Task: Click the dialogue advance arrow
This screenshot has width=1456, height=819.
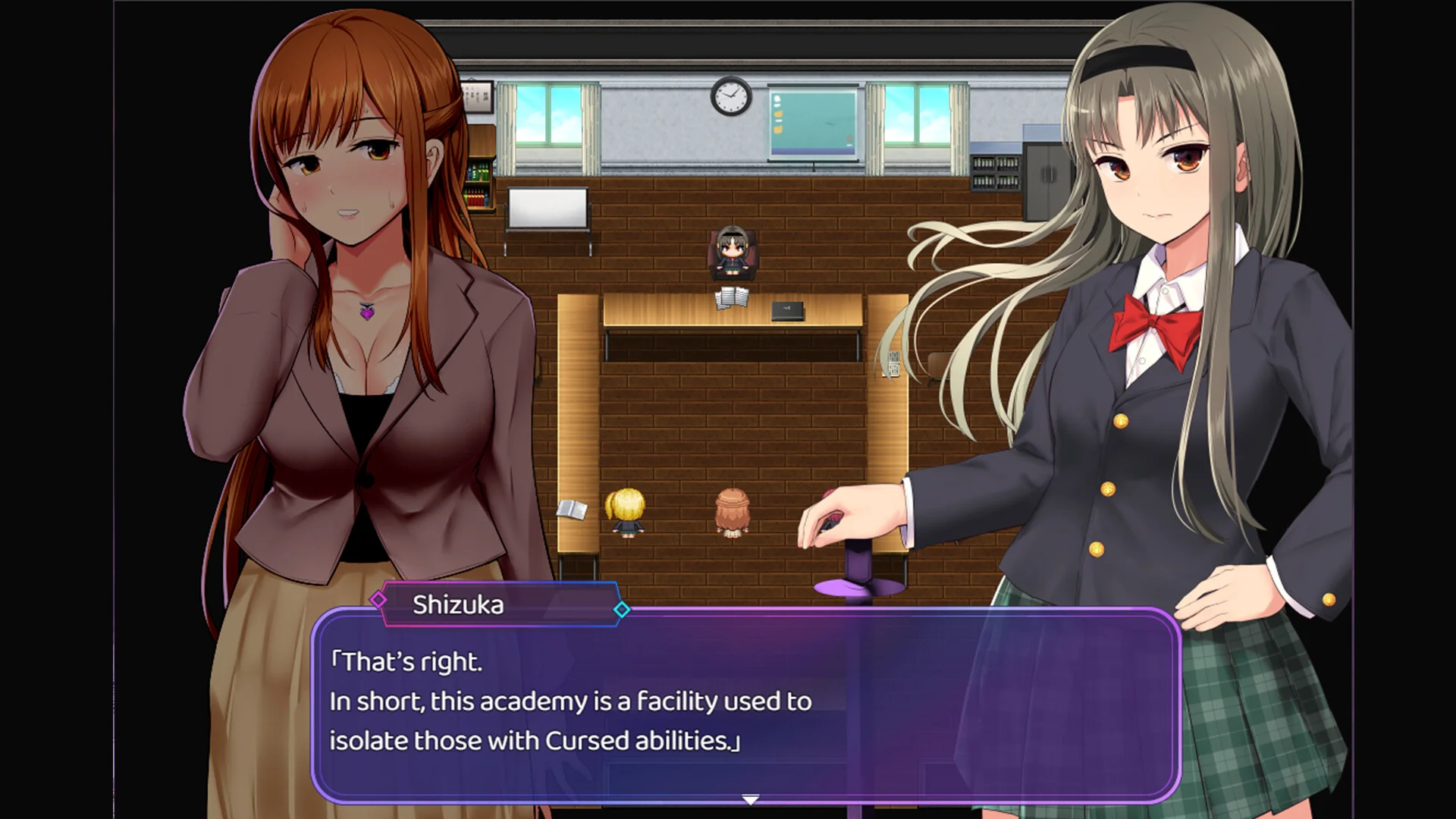Action: tap(752, 798)
